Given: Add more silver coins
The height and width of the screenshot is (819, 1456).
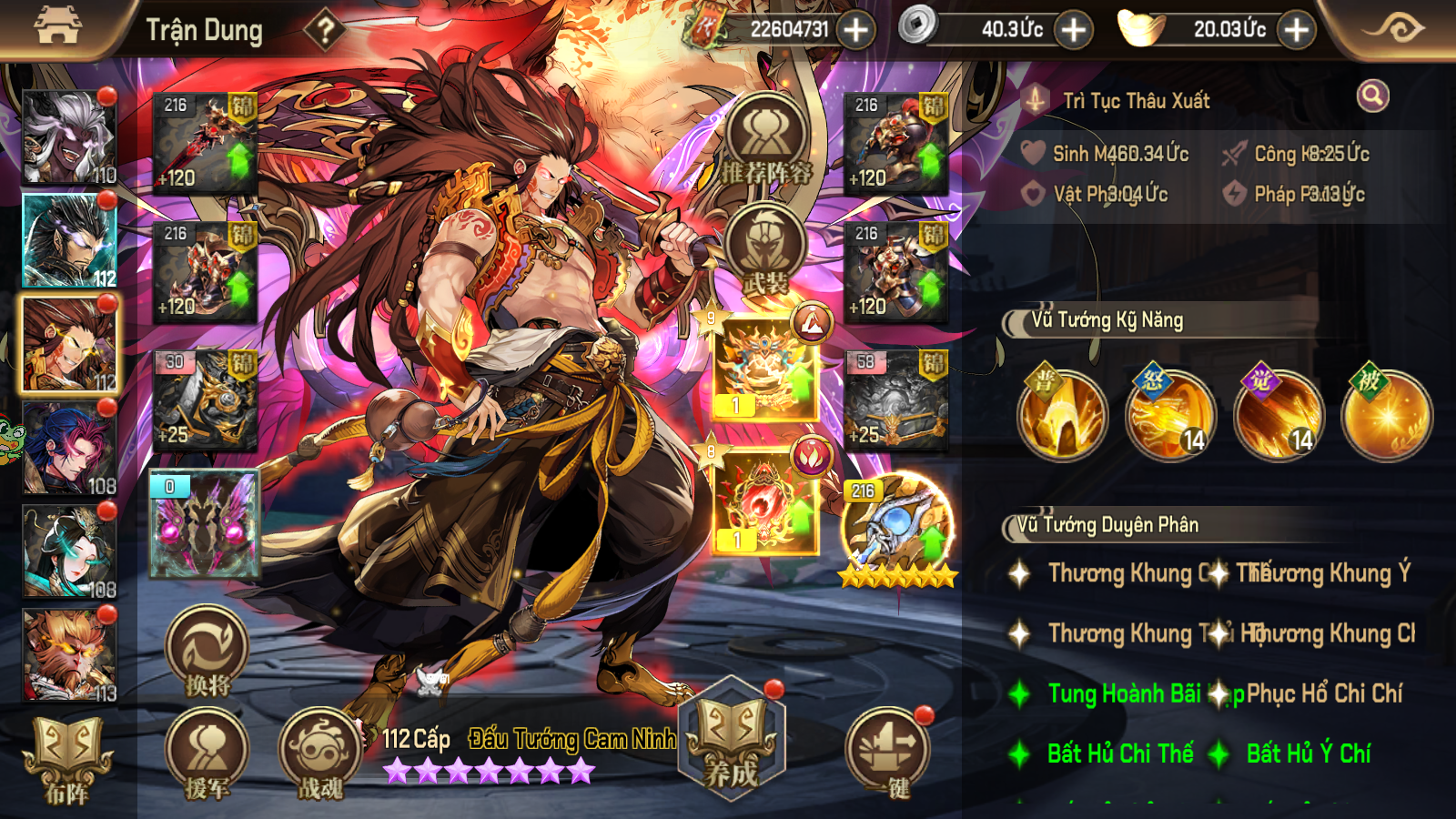Looking at the screenshot, I should point(1074,30).
